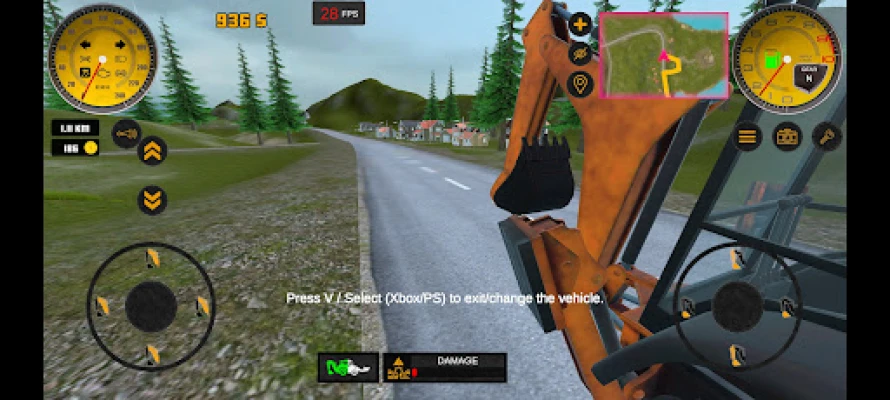This screenshot has height=400, width=890.
Task: Click the double down-chevron button
Action: point(152,199)
